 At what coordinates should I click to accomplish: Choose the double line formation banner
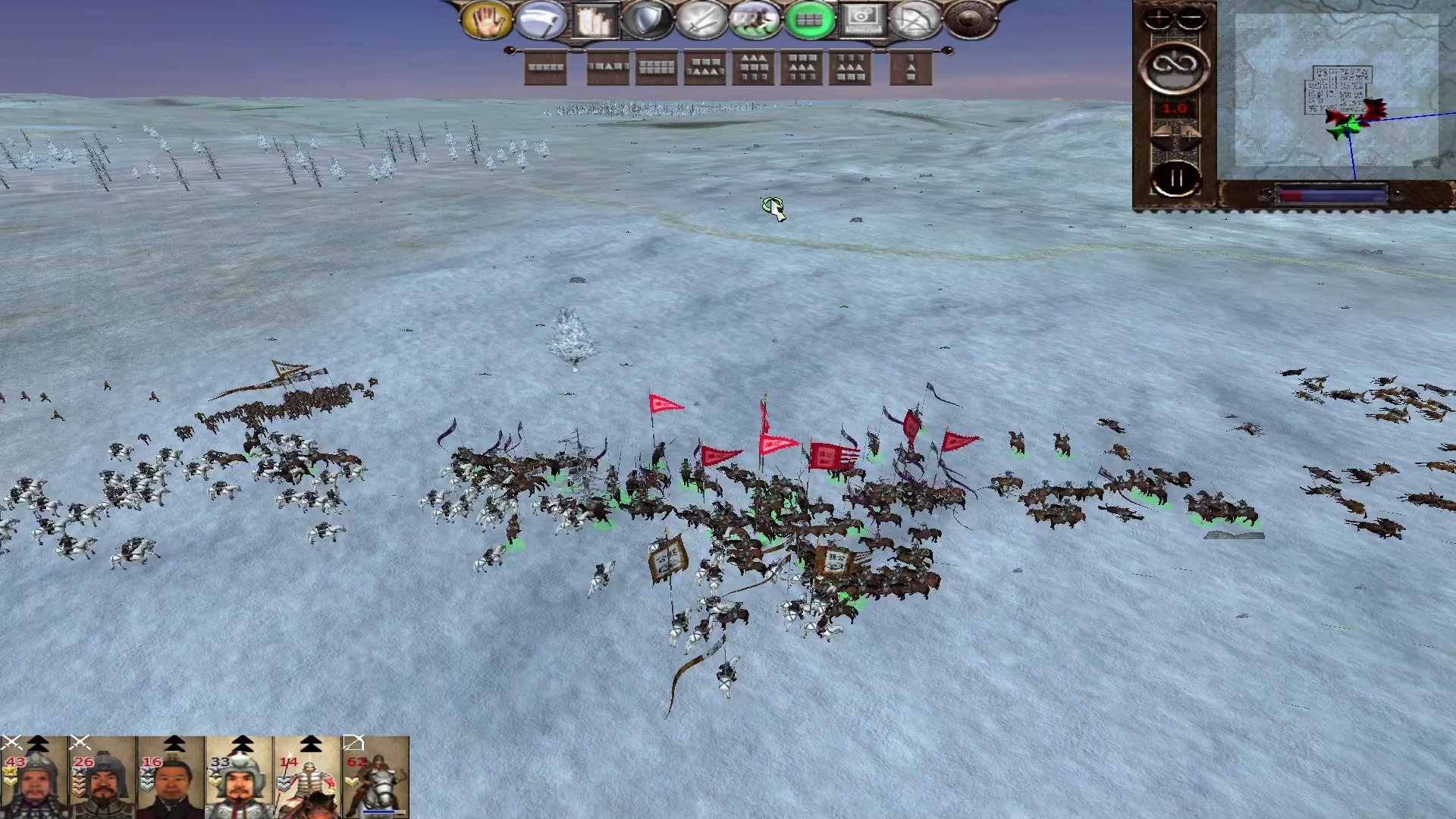657,68
